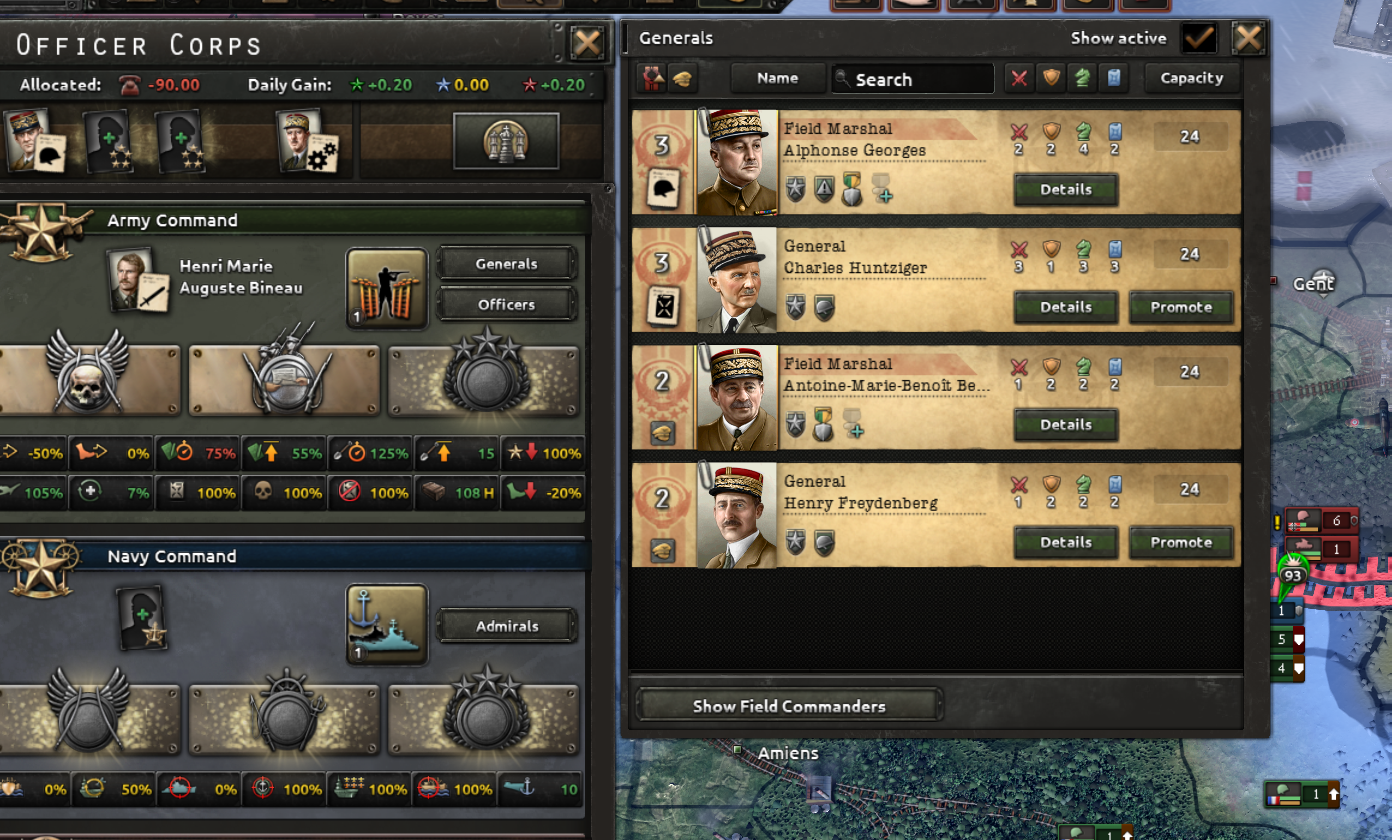Click the attack sort icon above the generals list
The height and width of the screenshot is (840, 1392).
pos(1019,77)
